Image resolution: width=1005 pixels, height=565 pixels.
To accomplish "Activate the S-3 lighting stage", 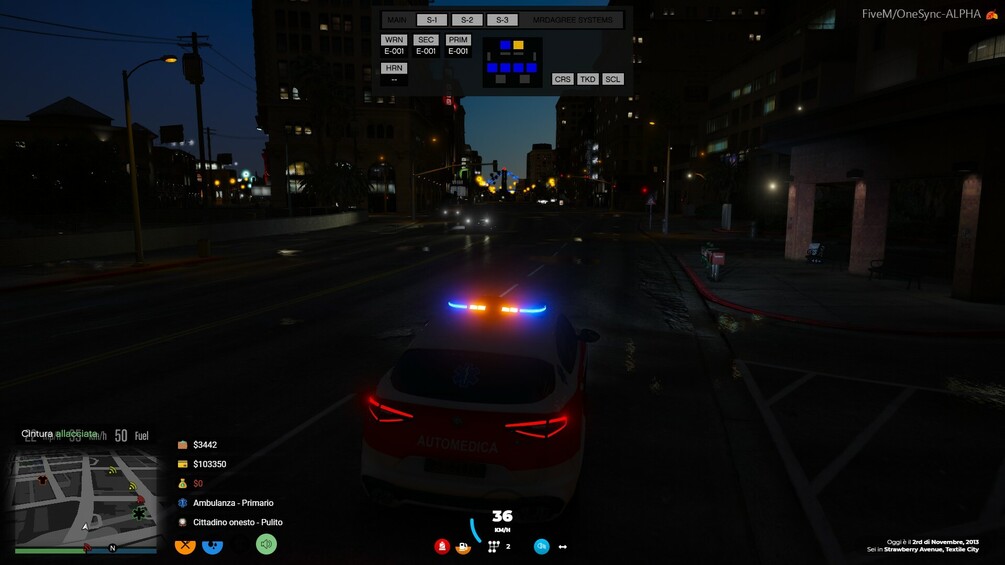I will tap(502, 20).
